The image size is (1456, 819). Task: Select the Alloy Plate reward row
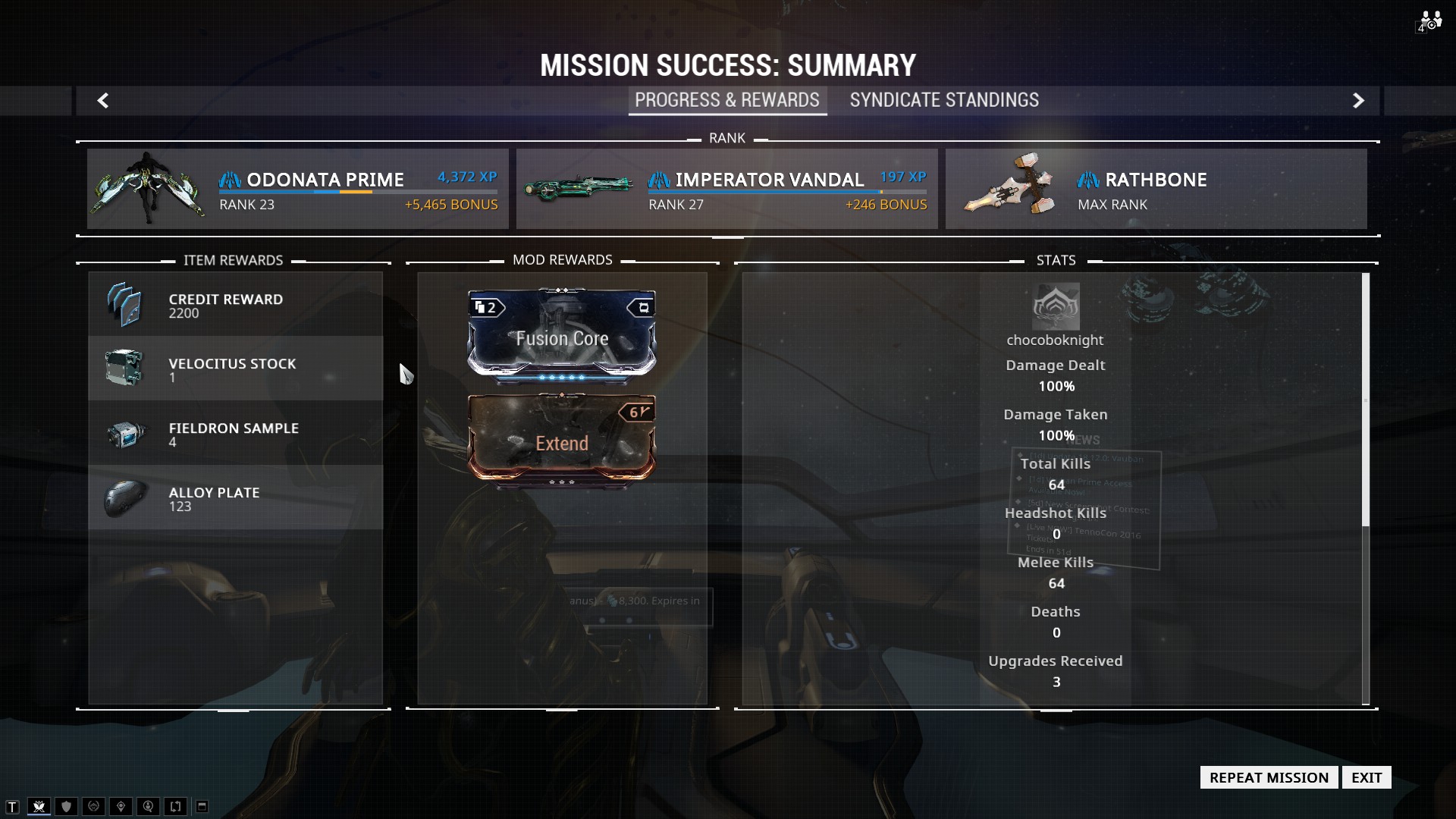tap(235, 497)
